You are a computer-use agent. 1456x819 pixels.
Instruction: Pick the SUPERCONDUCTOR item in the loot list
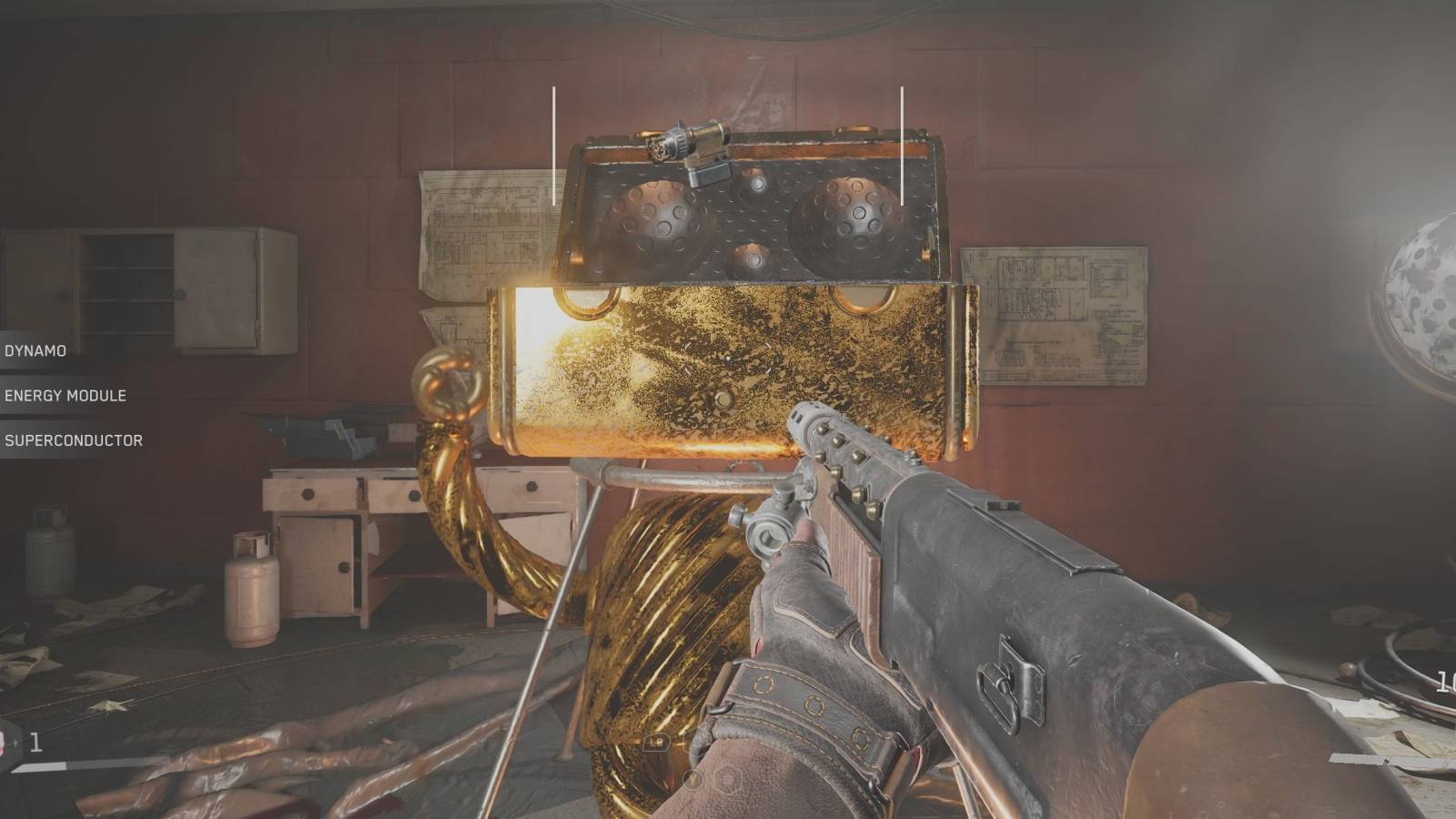pyautogui.click(x=73, y=440)
